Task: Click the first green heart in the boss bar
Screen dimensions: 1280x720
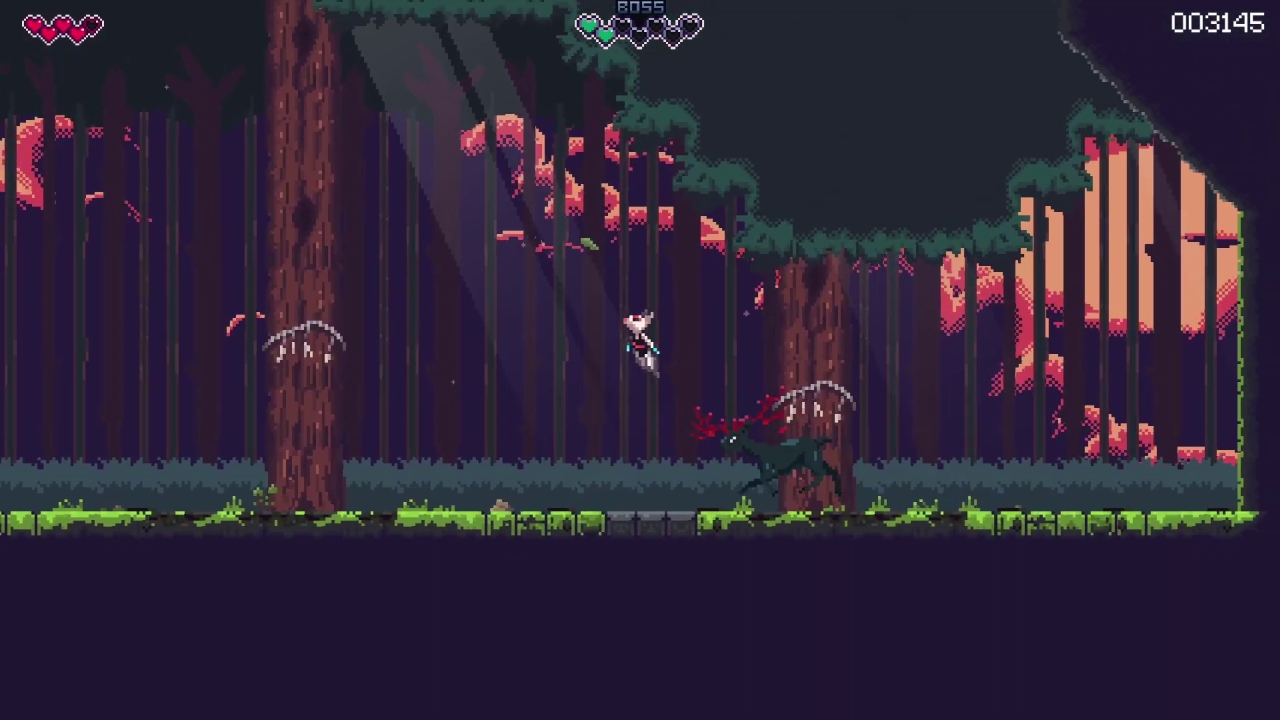Action: click(589, 25)
